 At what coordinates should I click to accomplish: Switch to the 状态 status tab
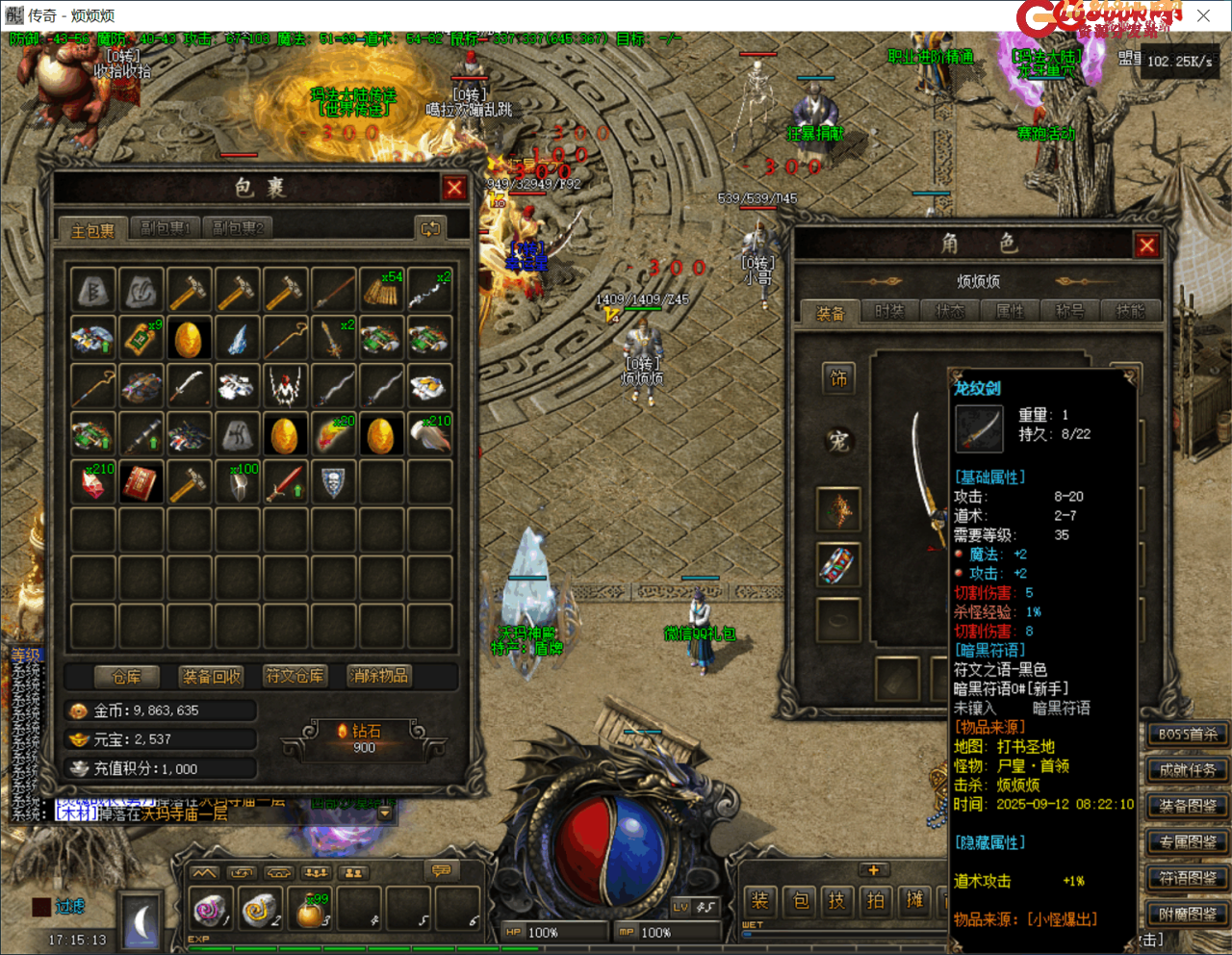click(x=949, y=312)
